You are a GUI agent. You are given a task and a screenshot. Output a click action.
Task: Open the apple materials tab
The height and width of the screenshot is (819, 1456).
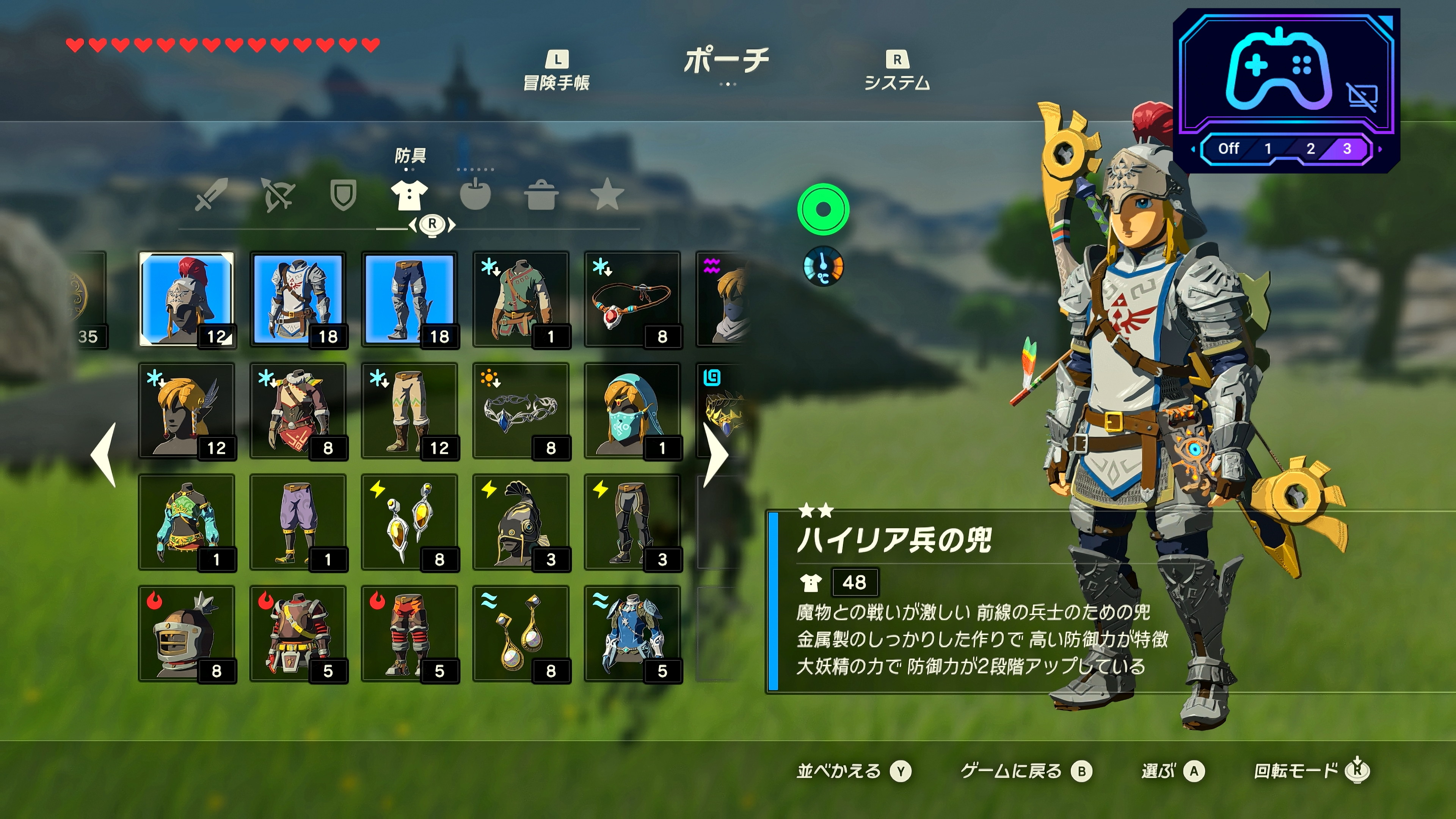475,195
